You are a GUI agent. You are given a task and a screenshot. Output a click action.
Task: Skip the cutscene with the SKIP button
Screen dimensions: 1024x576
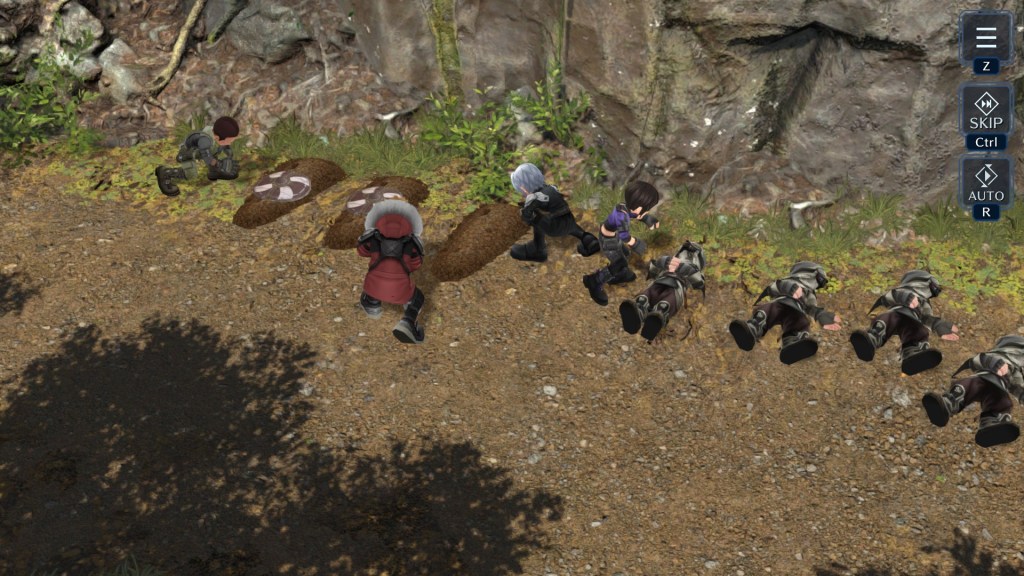[985, 109]
